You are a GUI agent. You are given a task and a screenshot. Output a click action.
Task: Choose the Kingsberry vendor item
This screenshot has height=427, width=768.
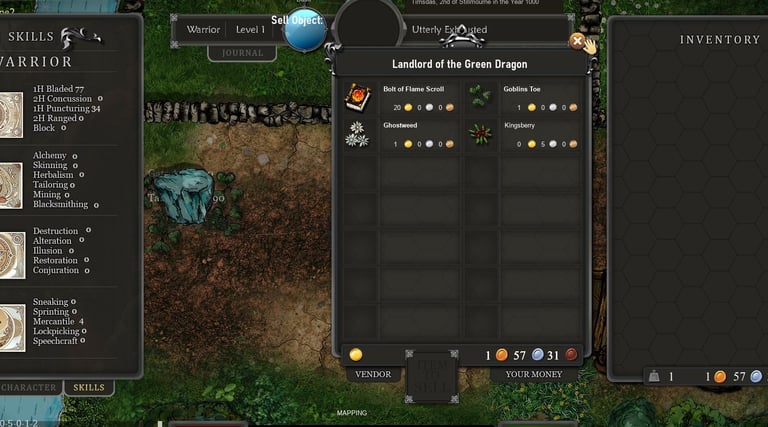click(480, 135)
